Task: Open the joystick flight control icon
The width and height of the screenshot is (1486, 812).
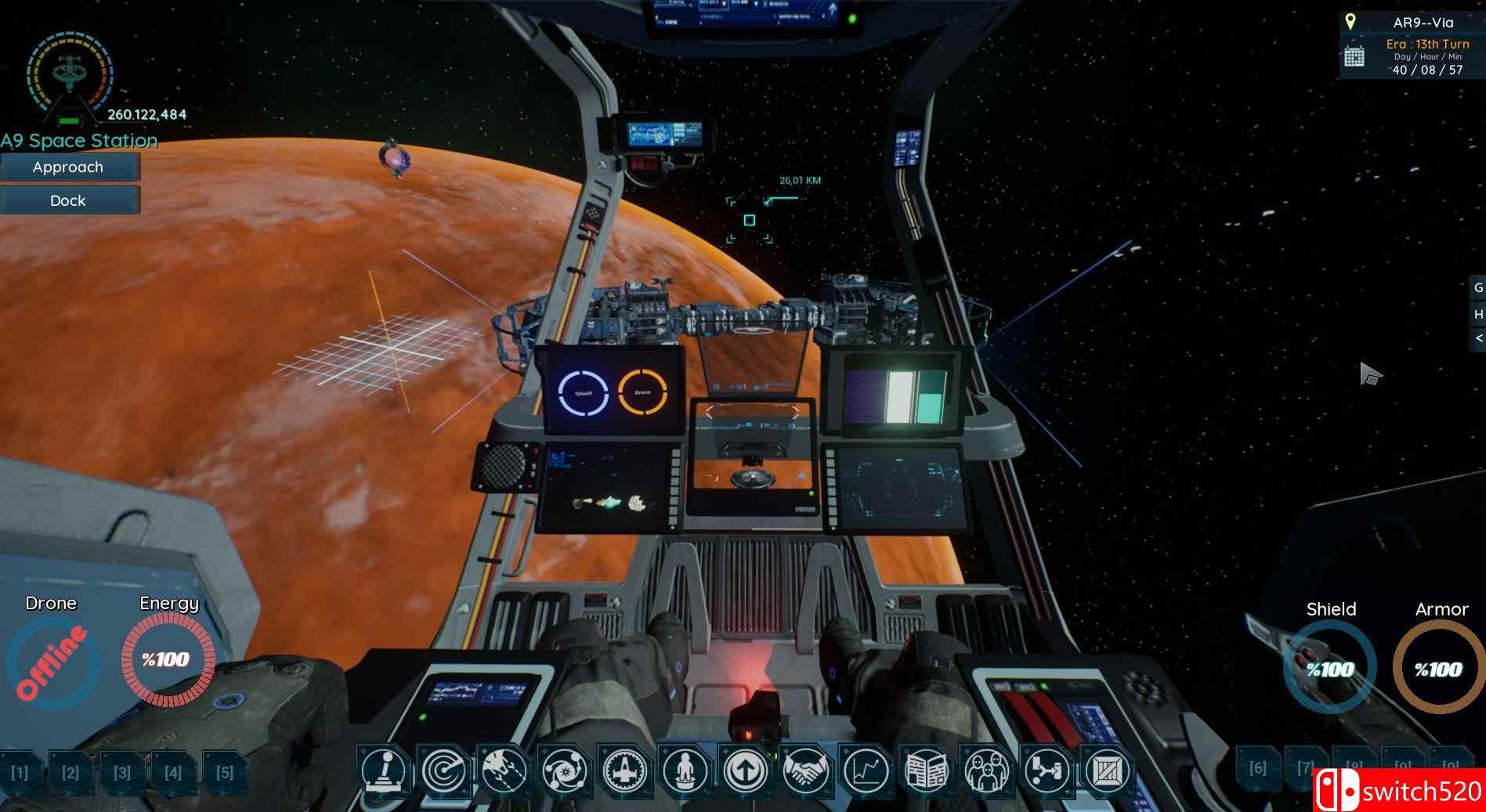Action: coord(384,770)
